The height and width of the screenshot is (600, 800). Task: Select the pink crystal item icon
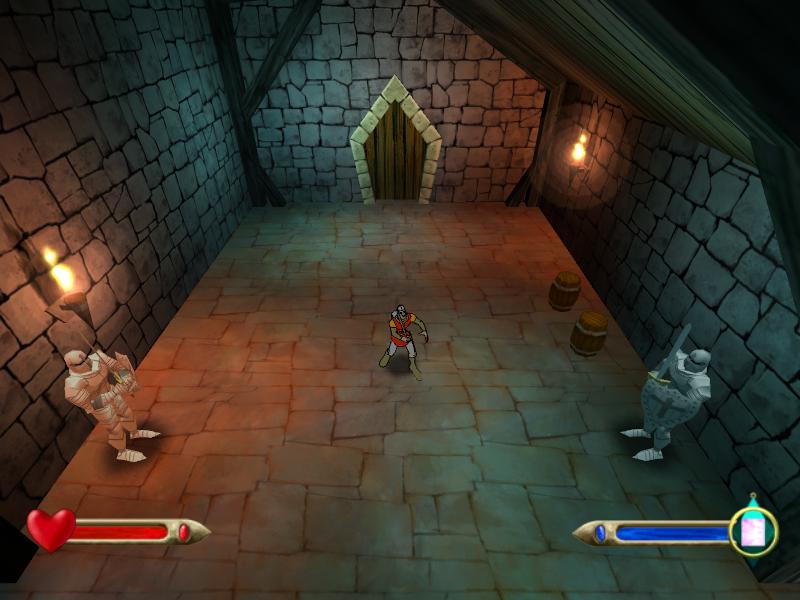pyautogui.click(x=752, y=531)
